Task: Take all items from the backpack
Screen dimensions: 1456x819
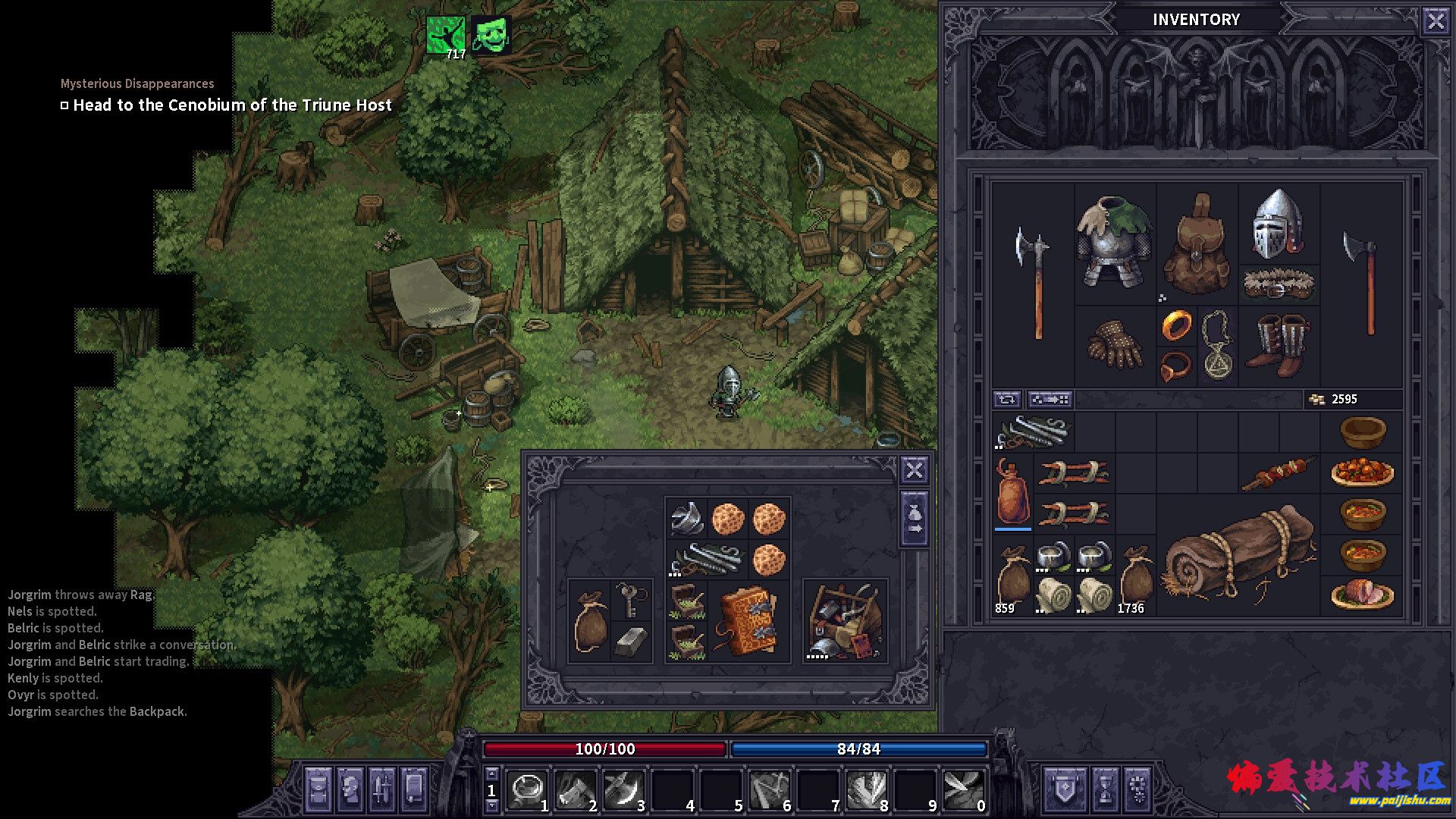Action: point(915,519)
